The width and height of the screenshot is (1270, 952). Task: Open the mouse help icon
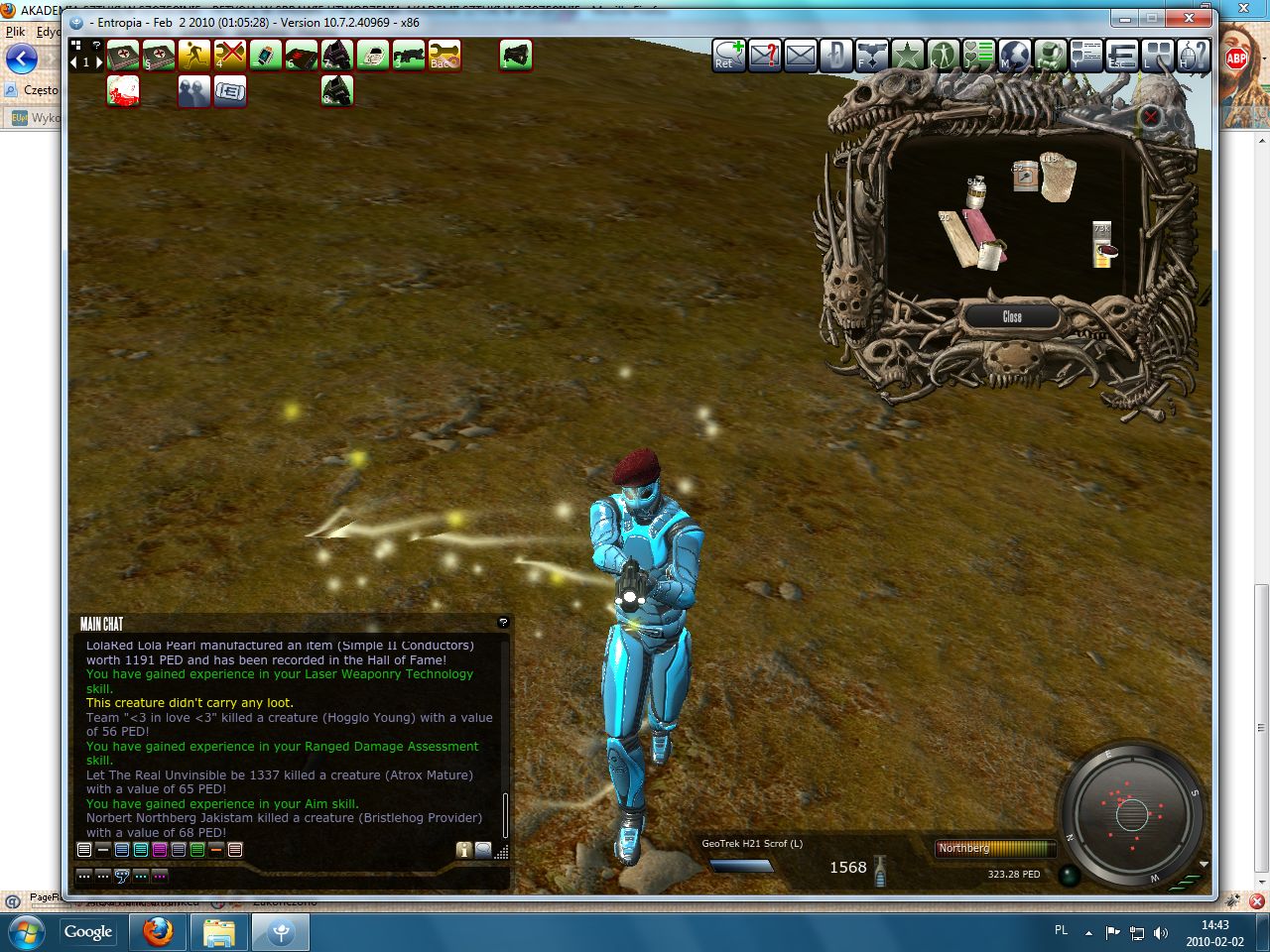point(1193,56)
